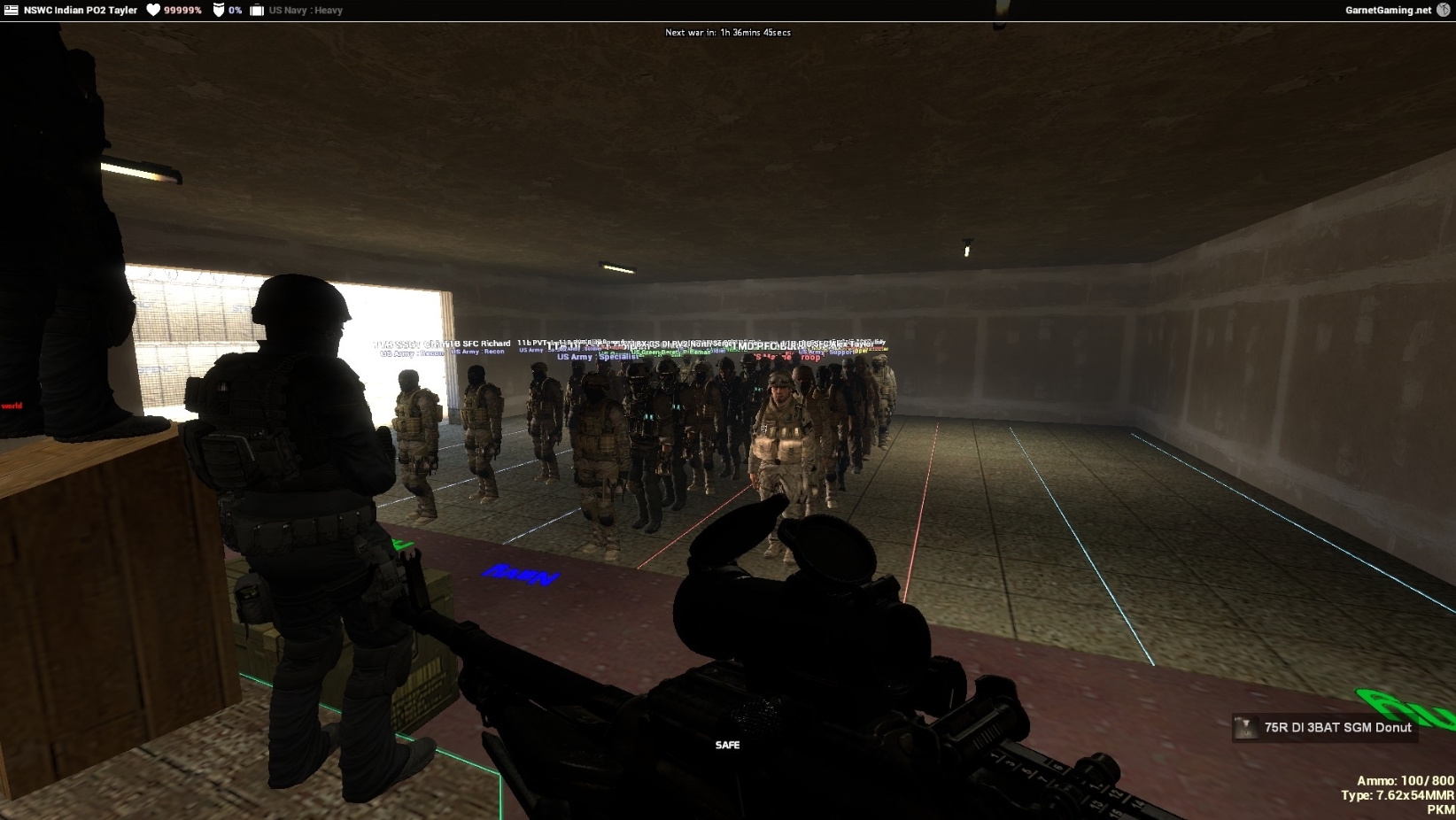The height and width of the screenshot is (820, 1456).
Task: Expand the US Navy : Heavy job label
Action: [307, 11]
